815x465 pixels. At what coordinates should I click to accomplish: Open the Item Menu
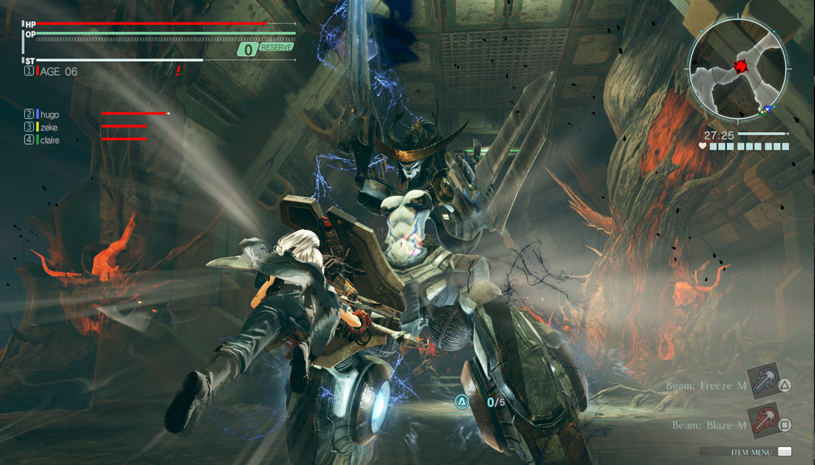pyautogui.click(x=760, y=452)
